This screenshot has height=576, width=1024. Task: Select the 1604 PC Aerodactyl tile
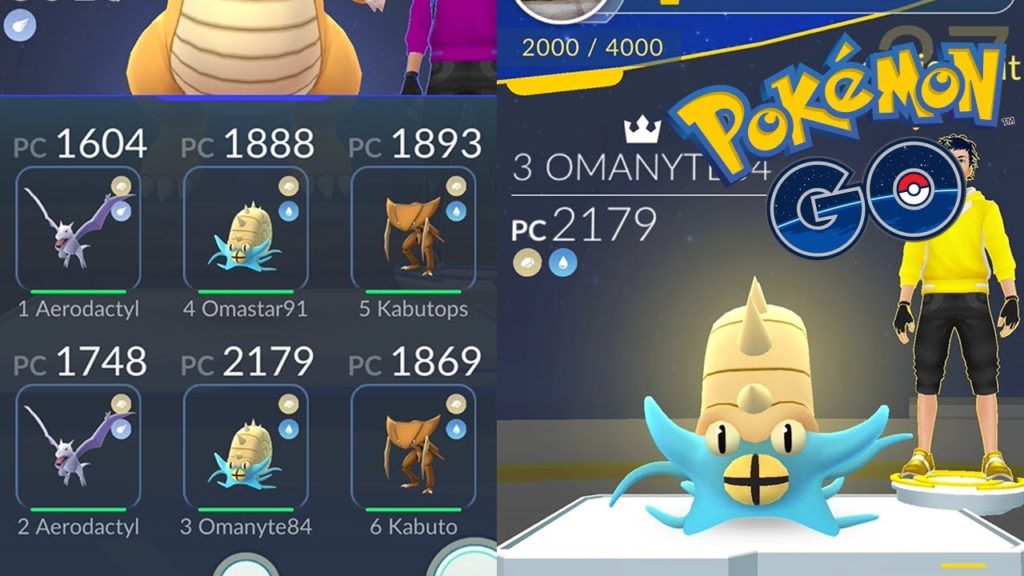(x=79, y=229)
